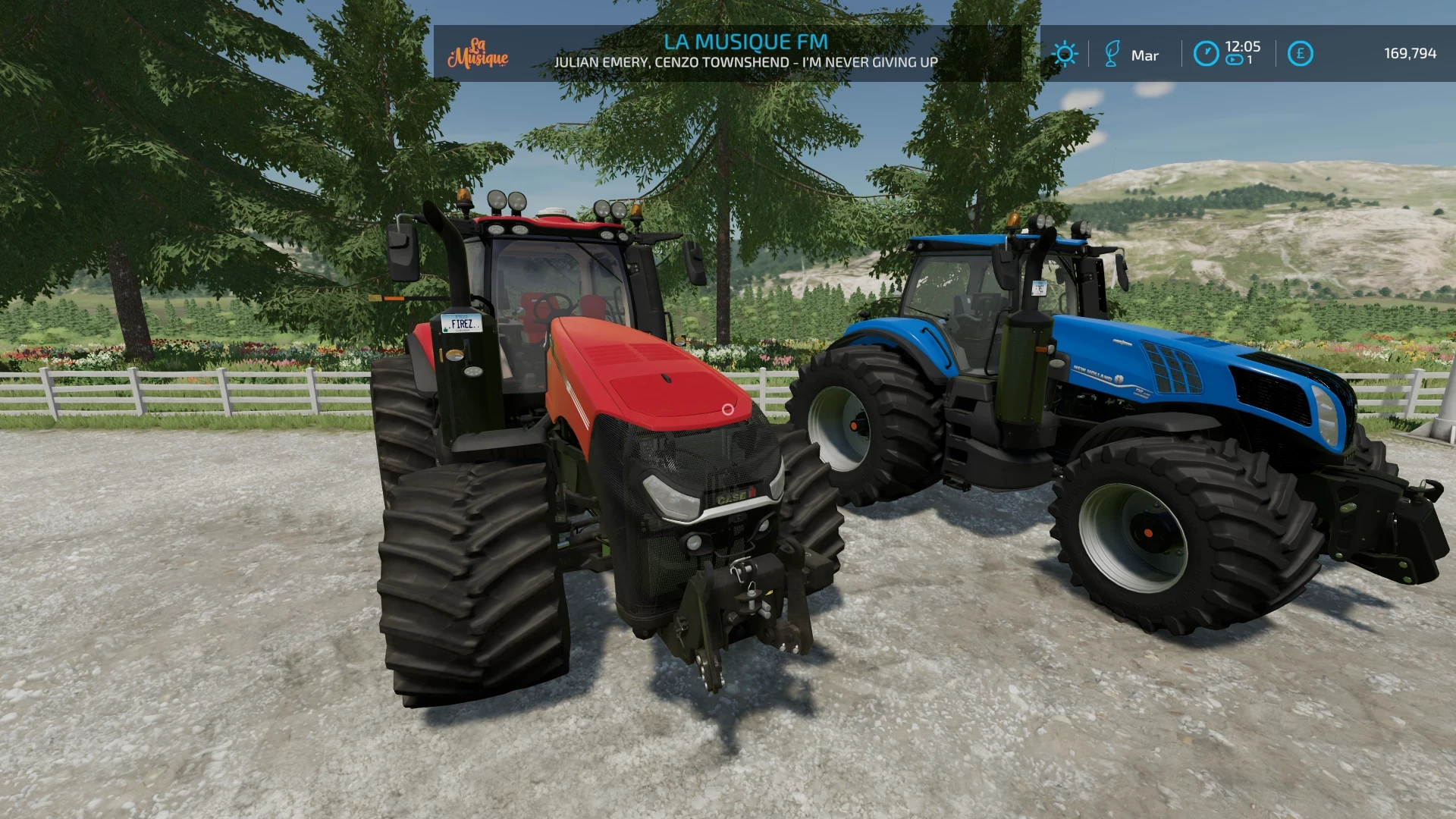Click the Mar month label
Viewport: 1456px width, 819px height.
tap(1145, 55)
